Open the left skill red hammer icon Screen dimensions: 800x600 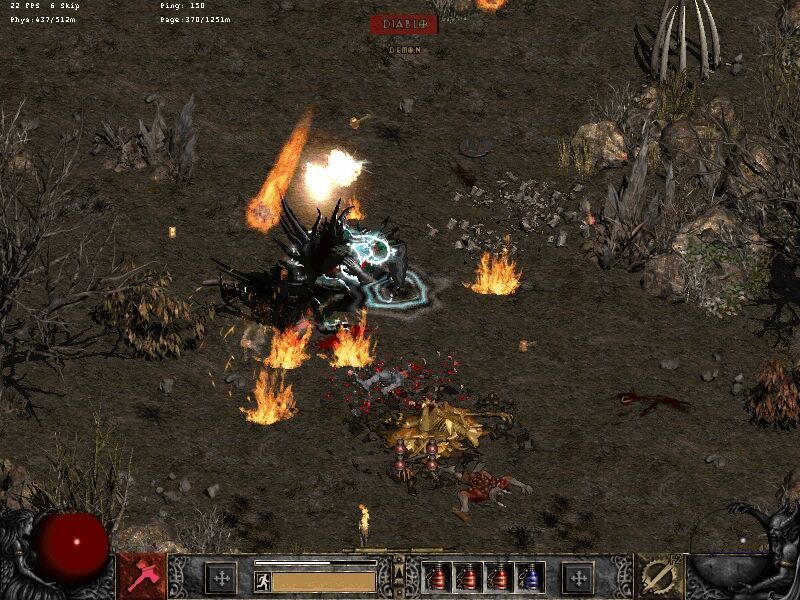[x=142, y=576]
